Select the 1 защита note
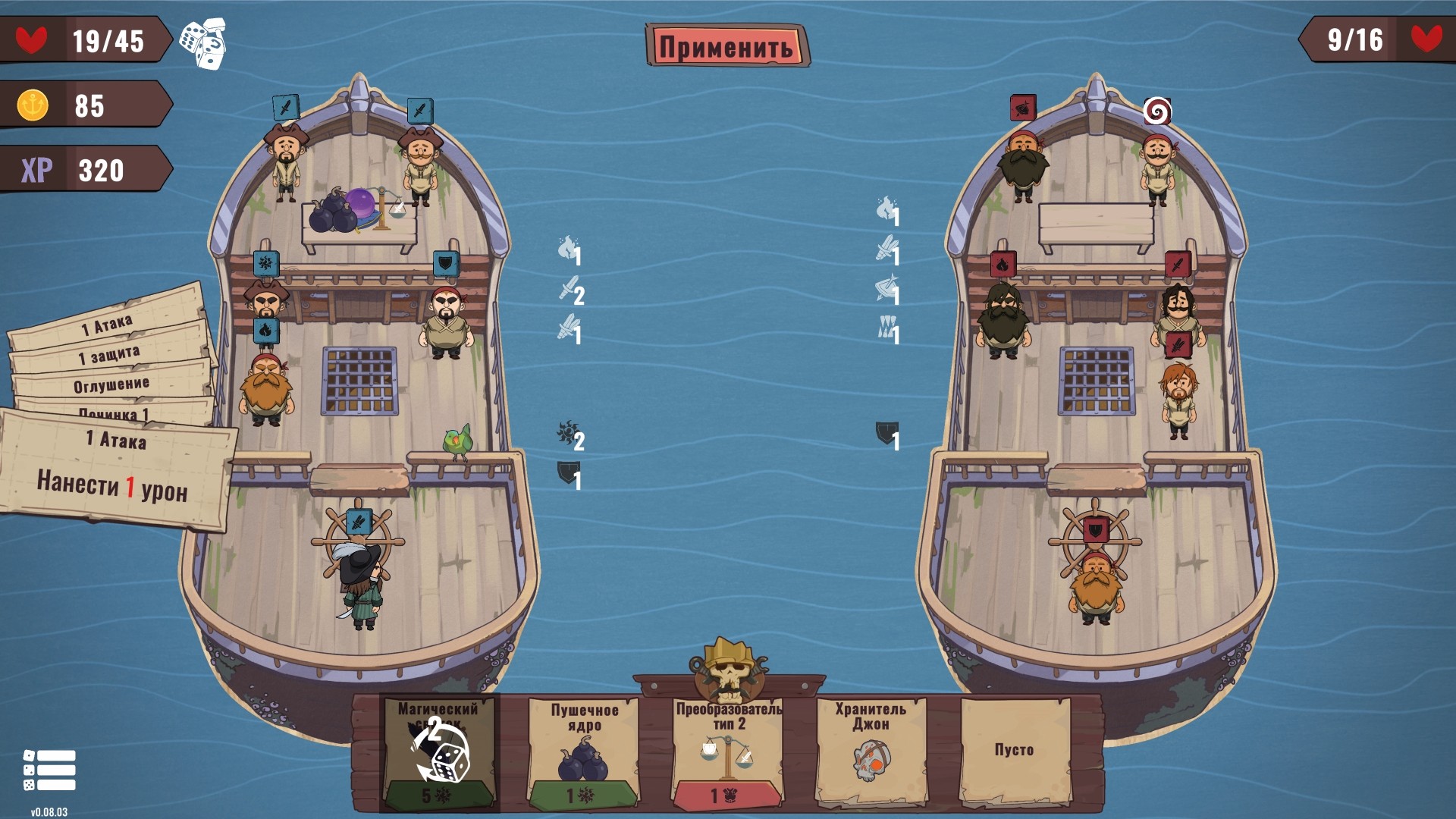Image resolution: width=1456 pixels, height=819 pixels. [x=110, y=355]
